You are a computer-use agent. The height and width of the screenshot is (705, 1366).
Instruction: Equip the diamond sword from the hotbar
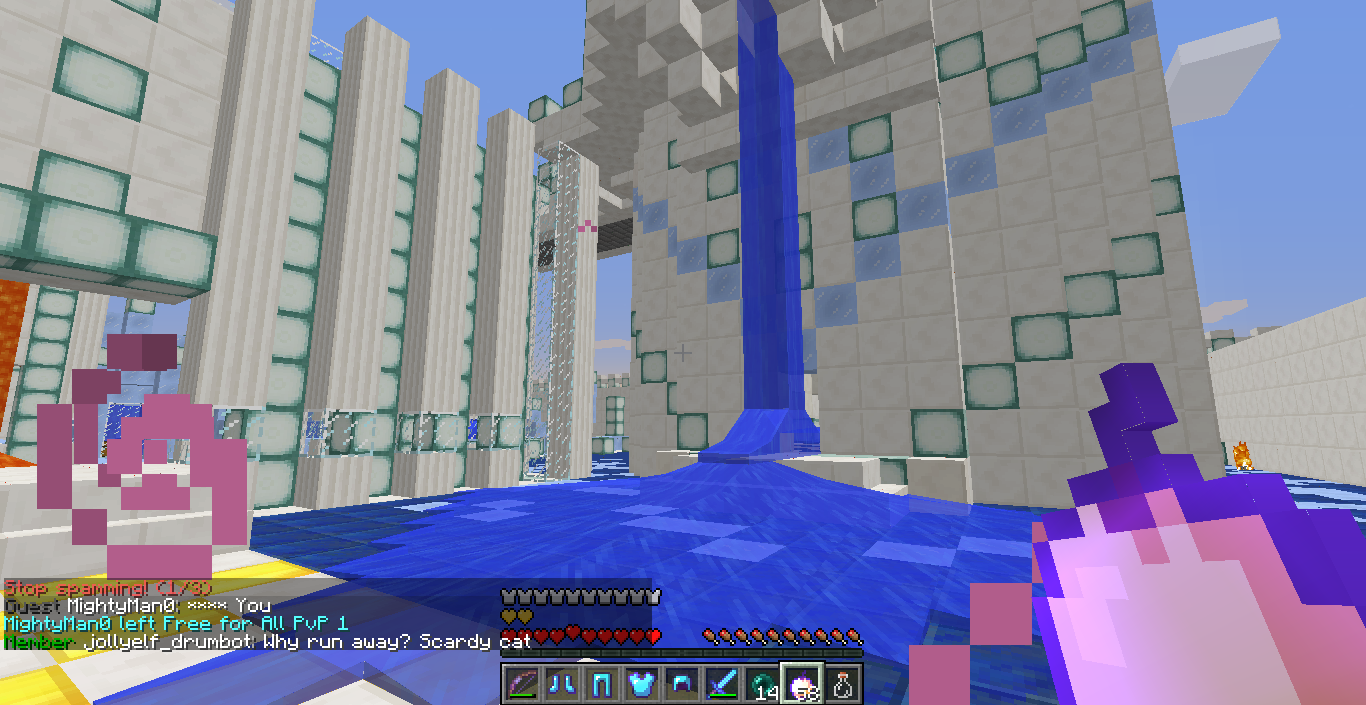722,684
